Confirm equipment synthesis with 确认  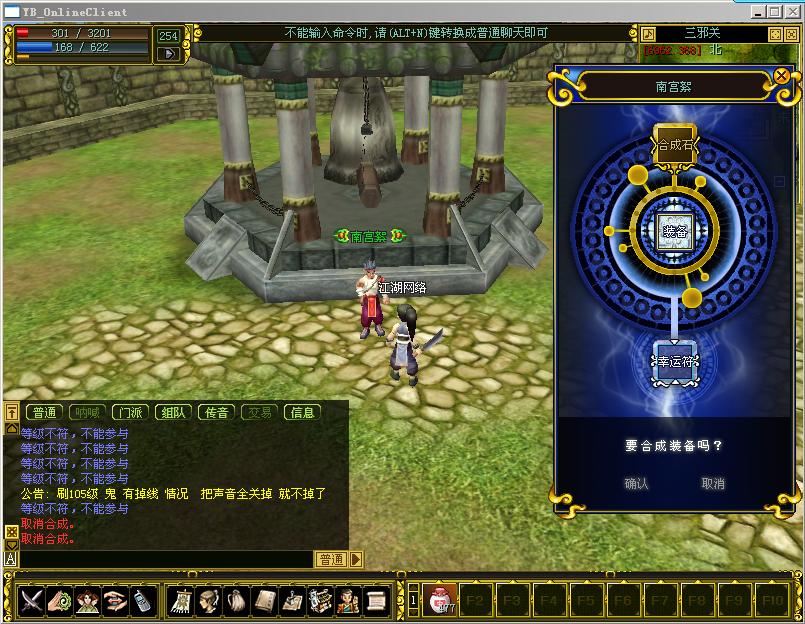(x=636, y=483)
